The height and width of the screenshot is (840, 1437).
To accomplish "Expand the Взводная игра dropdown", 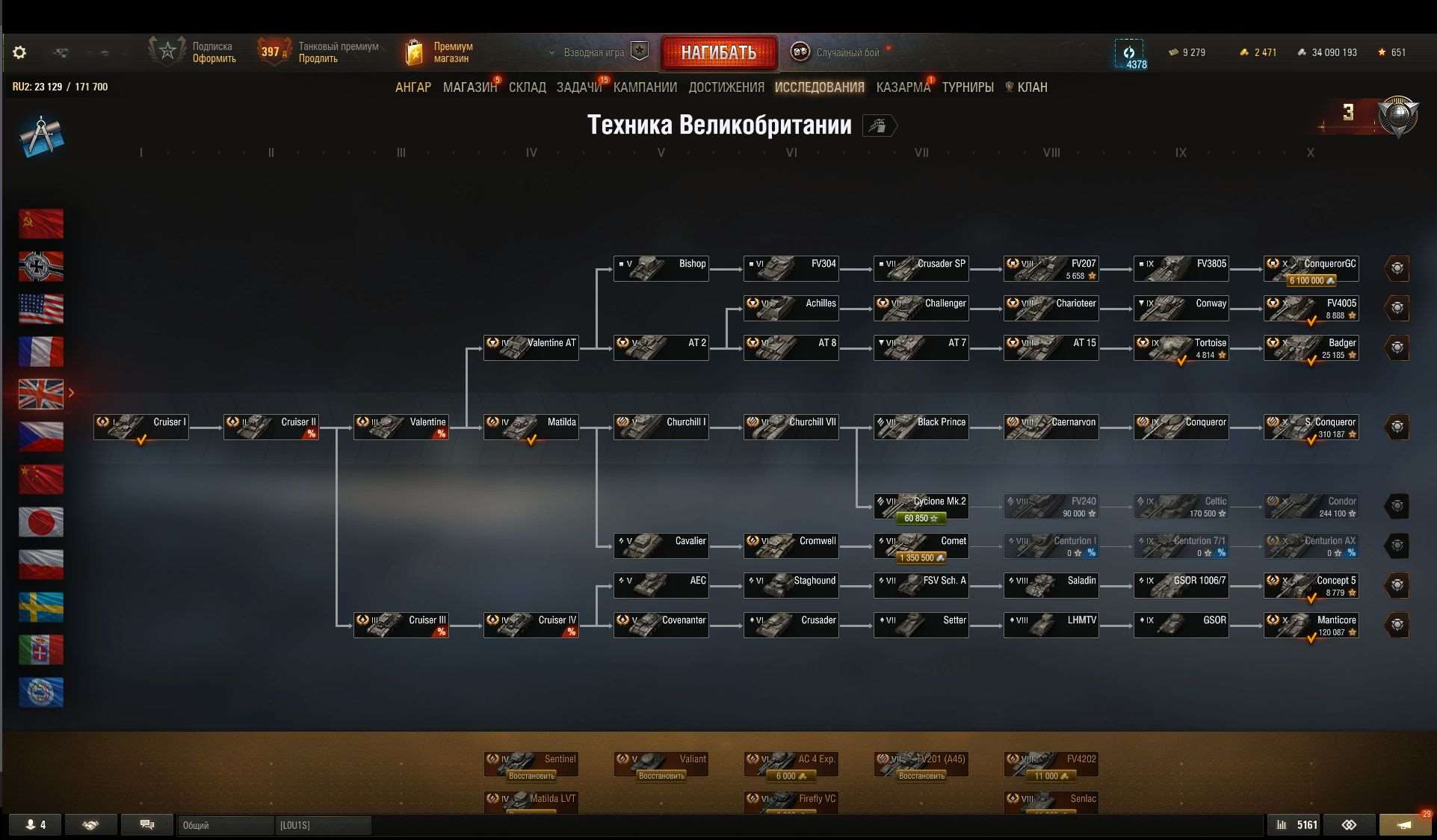I will [x=552, y=52].
